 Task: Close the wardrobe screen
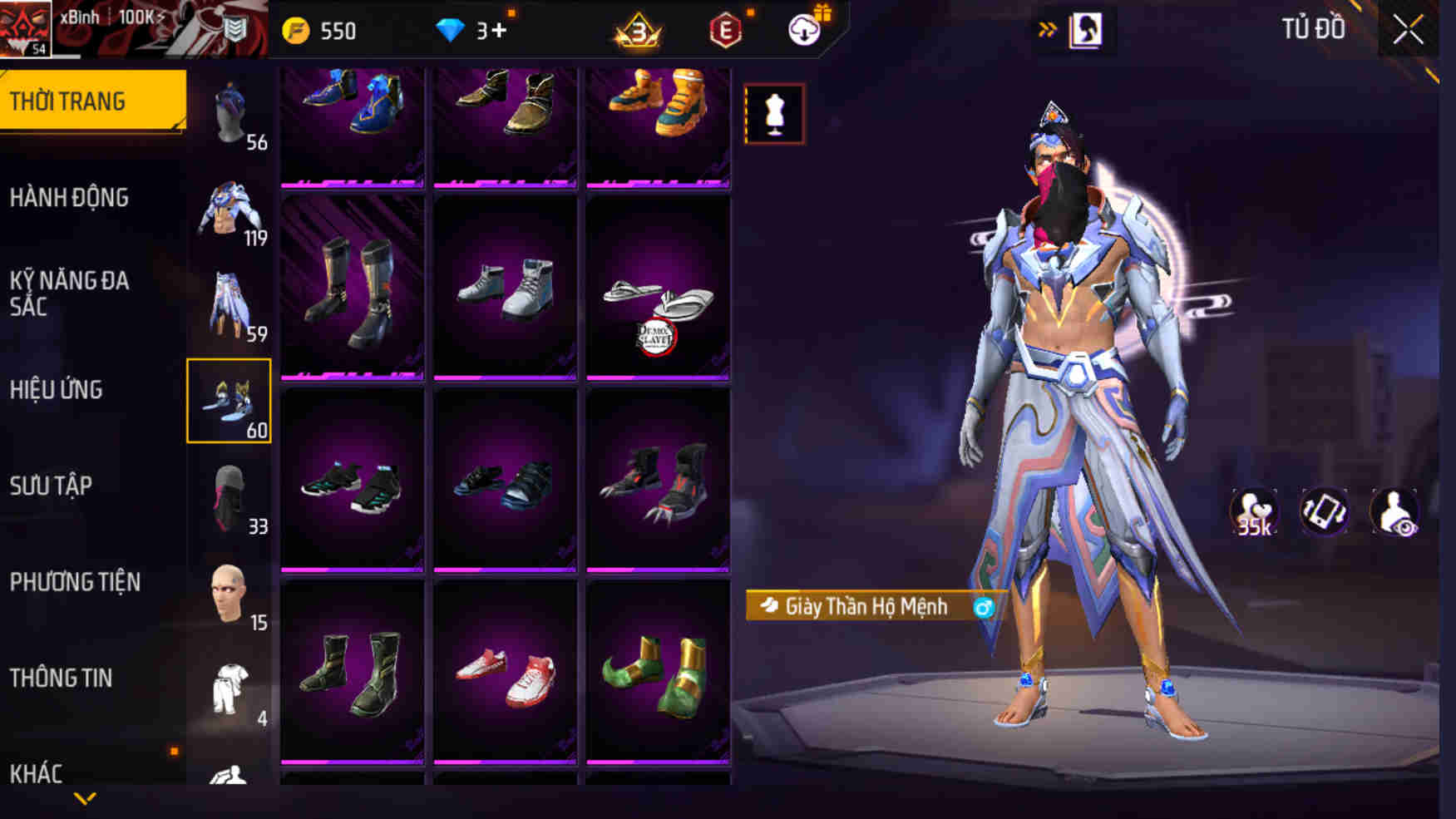1408,30
